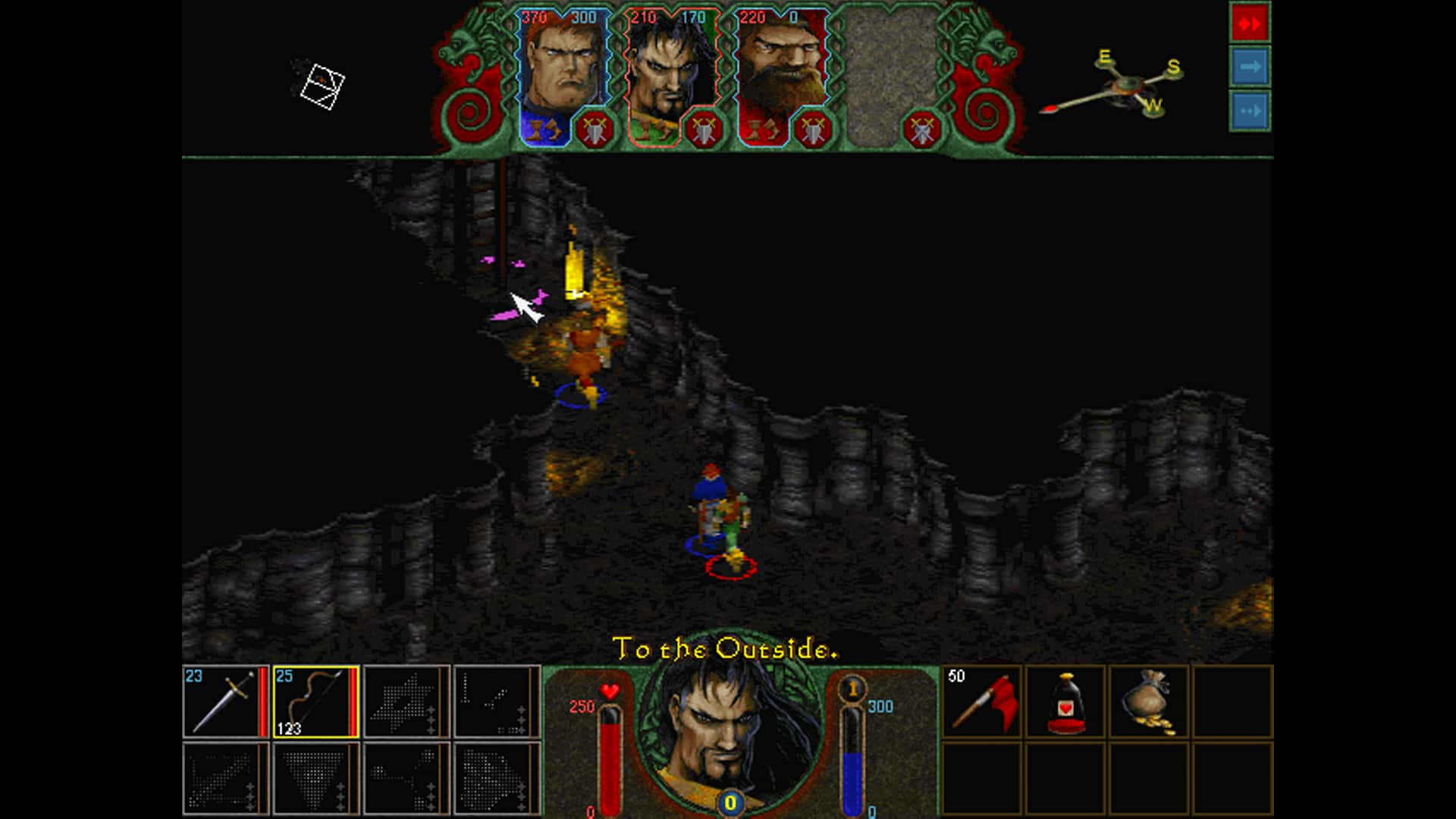Enable the blue single-arrow speed setting
The image size is (1456, 819).
1249,67
